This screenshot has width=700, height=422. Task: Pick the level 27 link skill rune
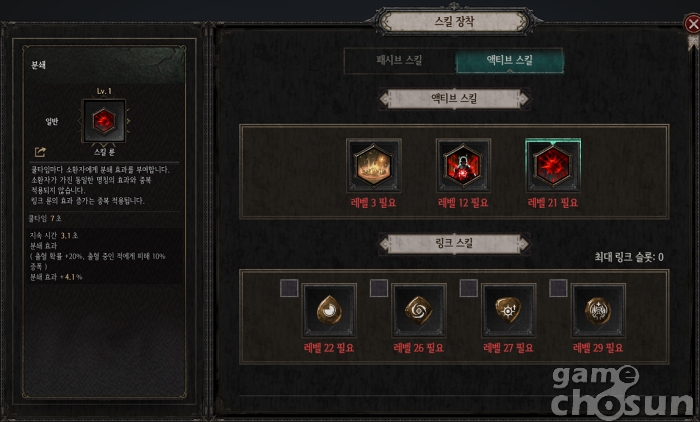pos(509,311)
